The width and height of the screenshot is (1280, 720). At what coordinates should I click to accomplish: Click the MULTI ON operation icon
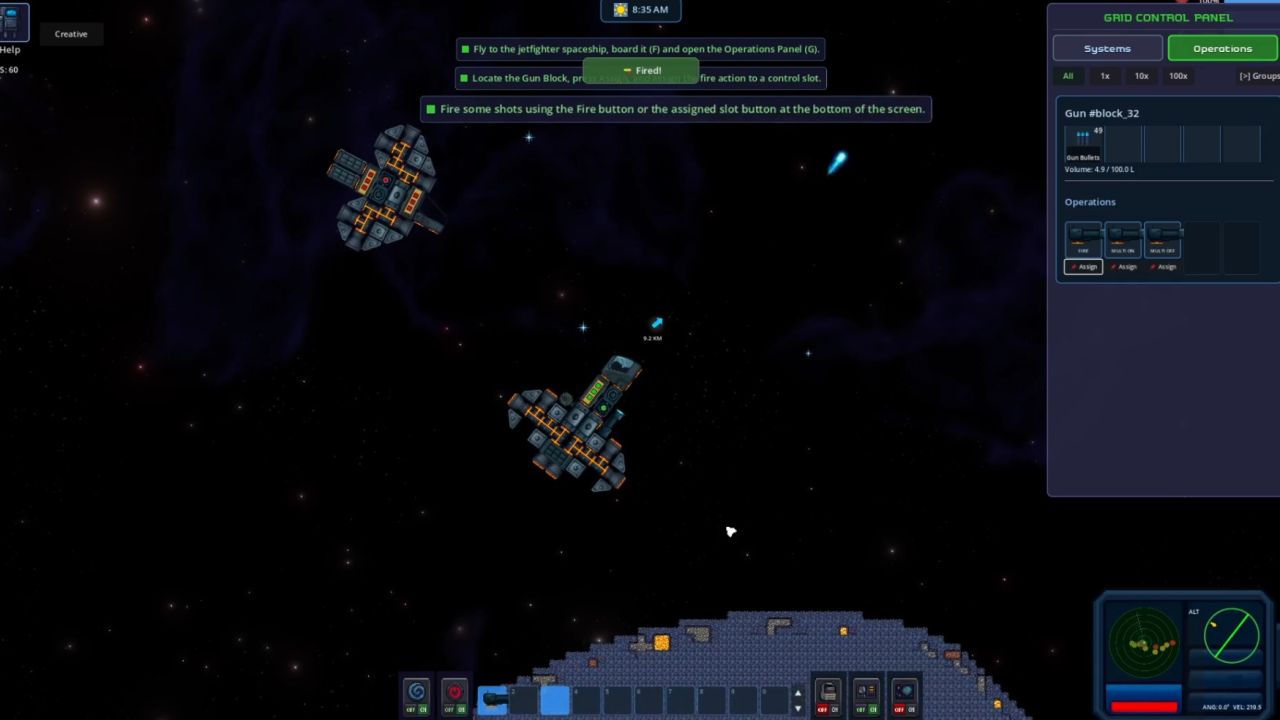tap(1123, 240)
